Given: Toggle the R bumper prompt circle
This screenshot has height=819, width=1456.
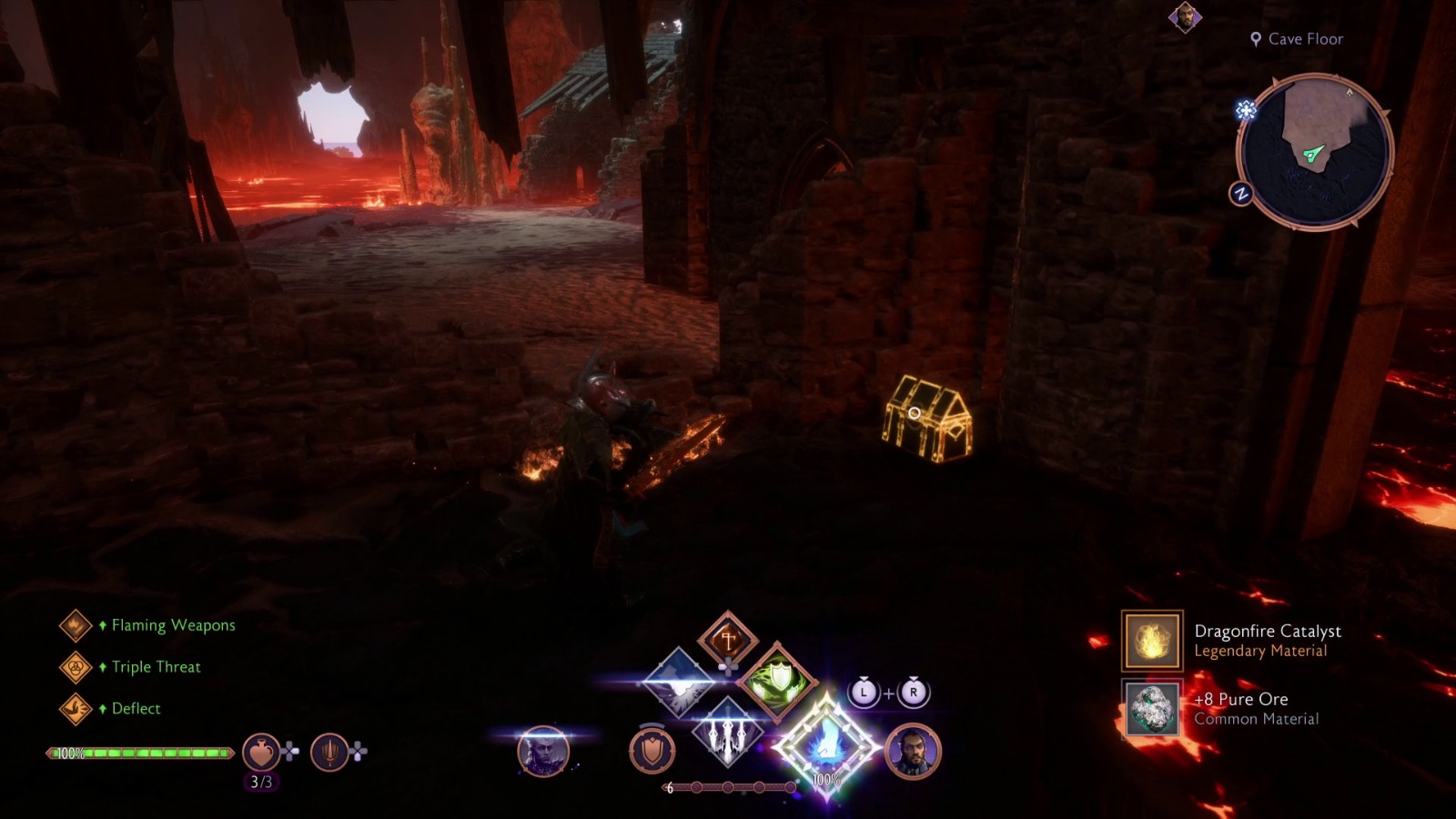Looking at the screenshot, I should point(913,693).
